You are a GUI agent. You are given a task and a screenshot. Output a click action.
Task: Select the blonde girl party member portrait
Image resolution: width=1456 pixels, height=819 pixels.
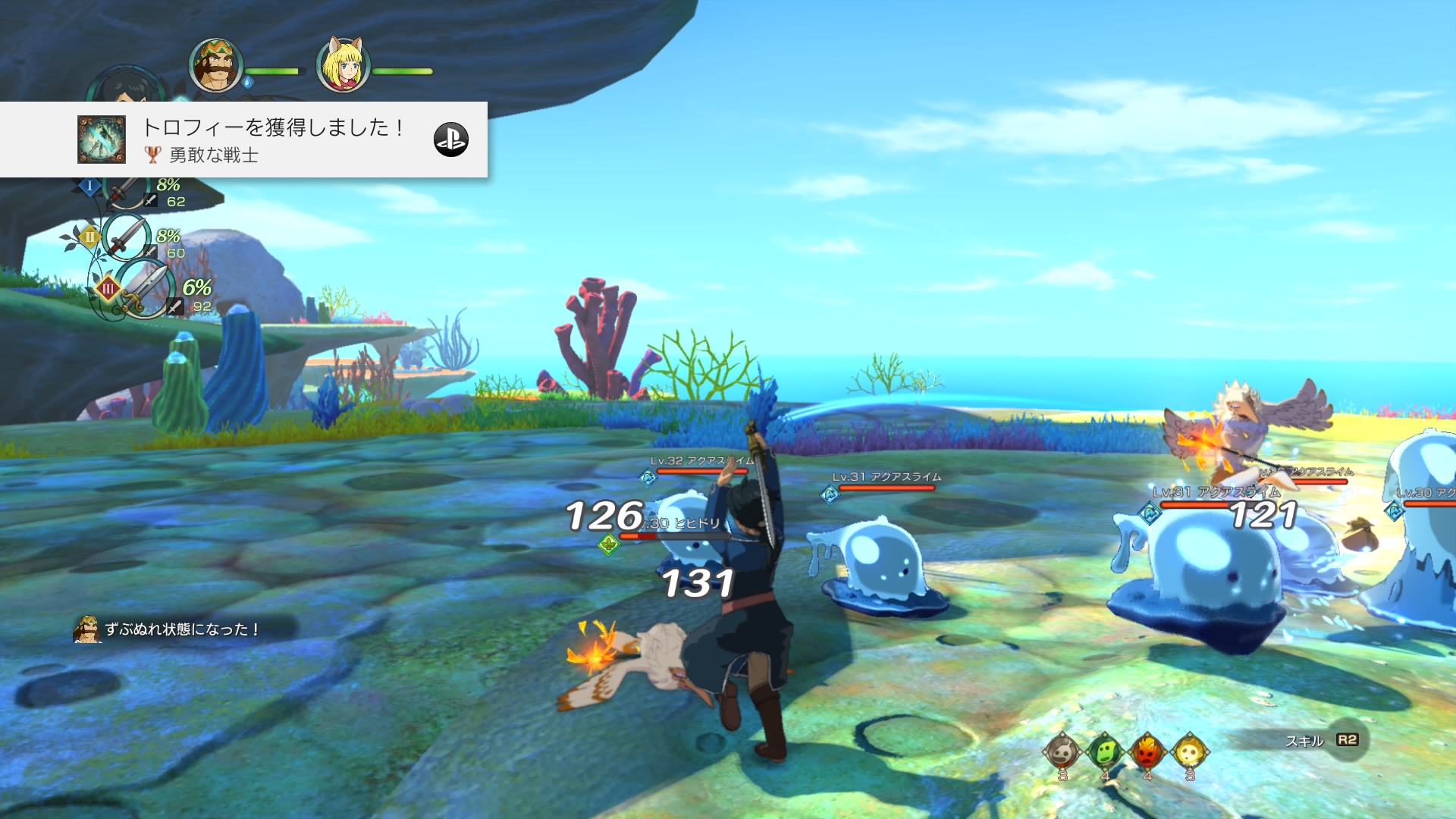pos(343,66)
